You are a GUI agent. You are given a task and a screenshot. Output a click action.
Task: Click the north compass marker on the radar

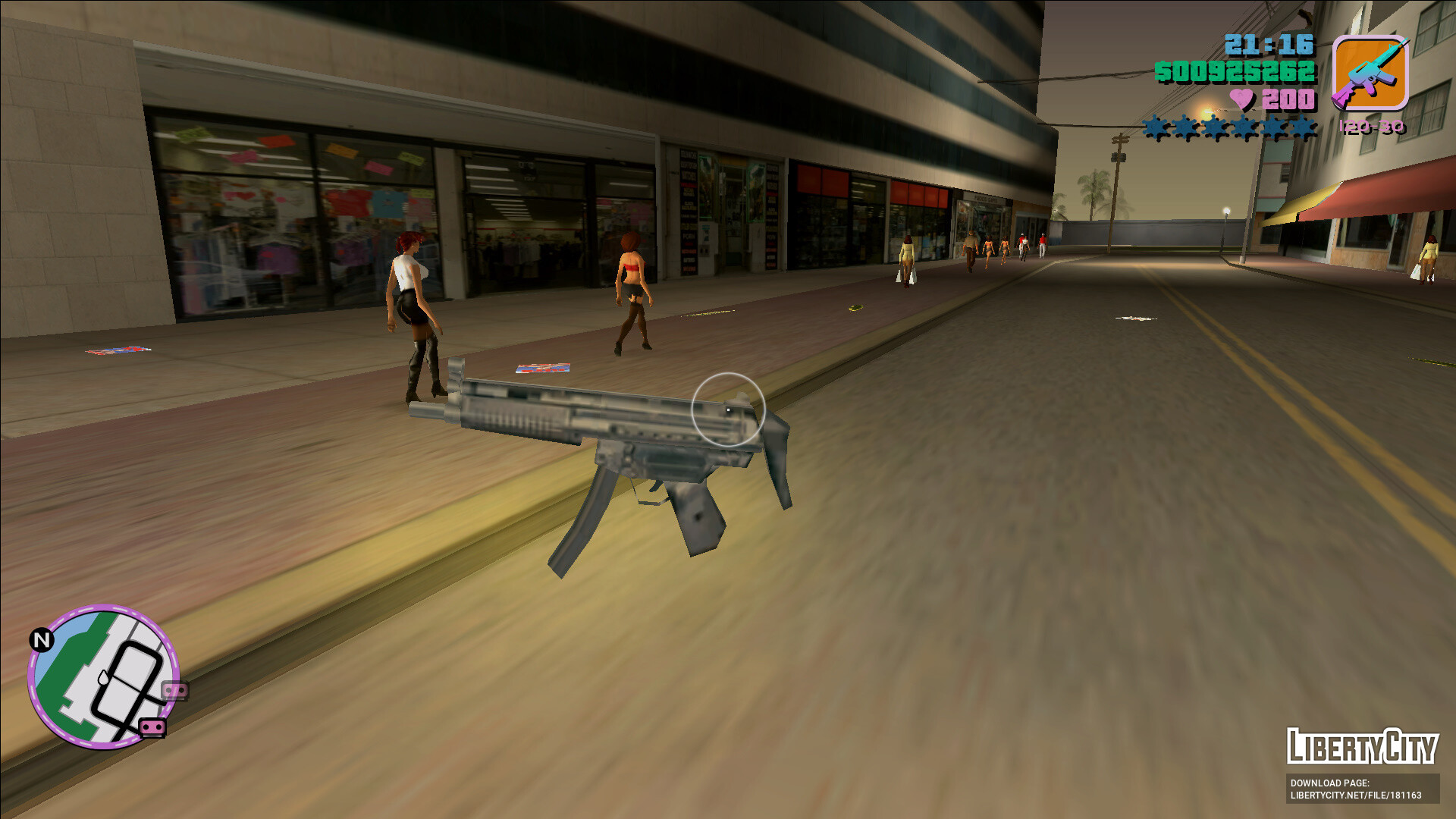coord(43,639)
